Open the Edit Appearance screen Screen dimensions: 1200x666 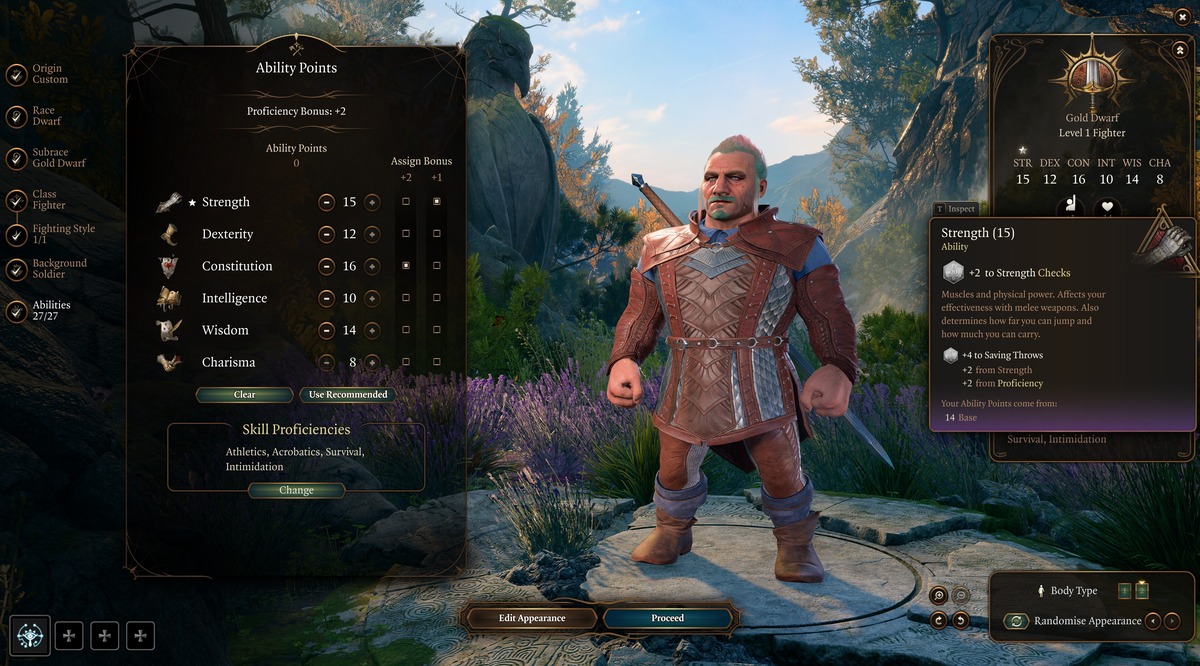coord(532,618)
